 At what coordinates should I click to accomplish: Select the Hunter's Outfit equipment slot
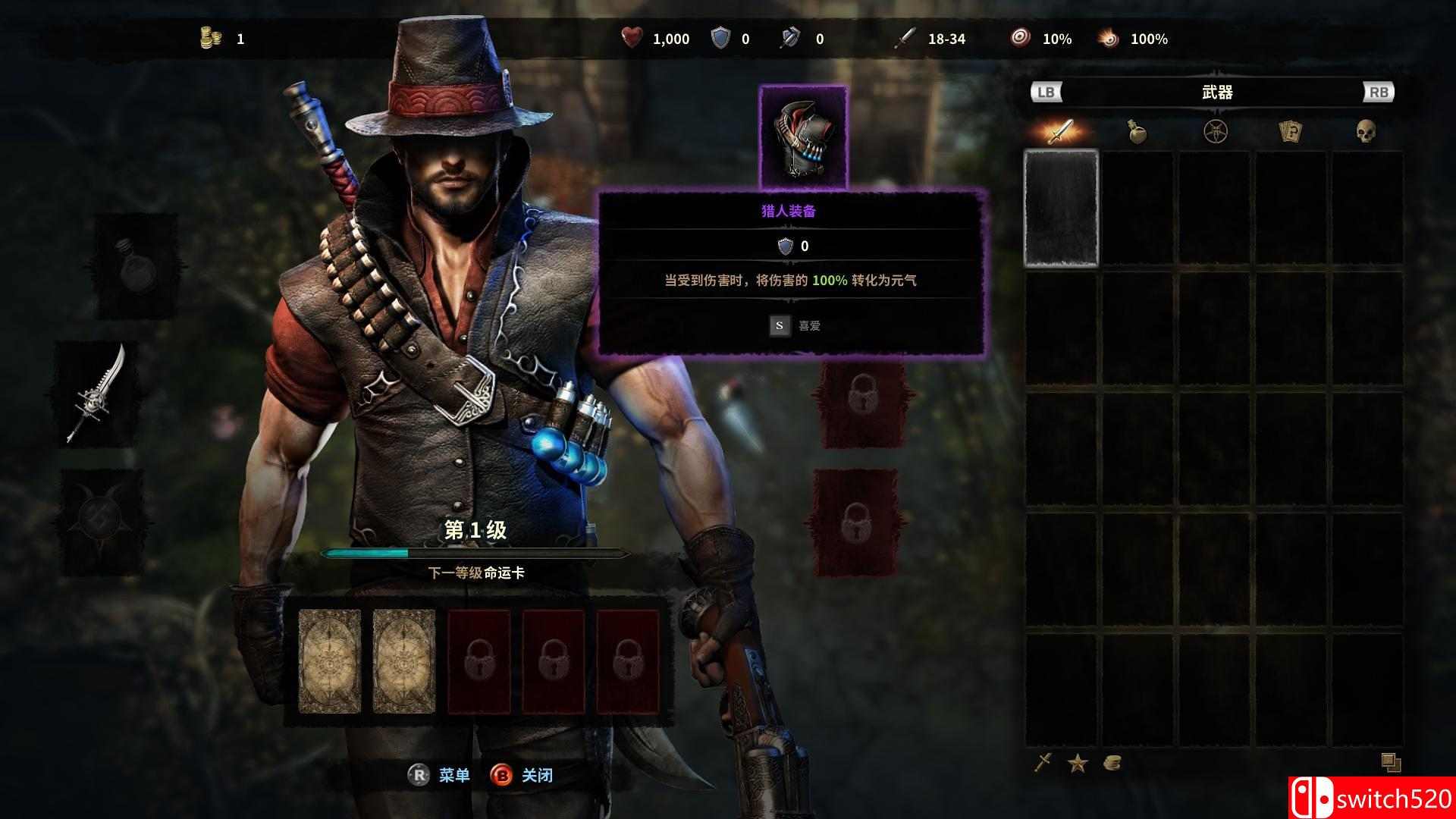pyautogui.click(x=803, y=137)
